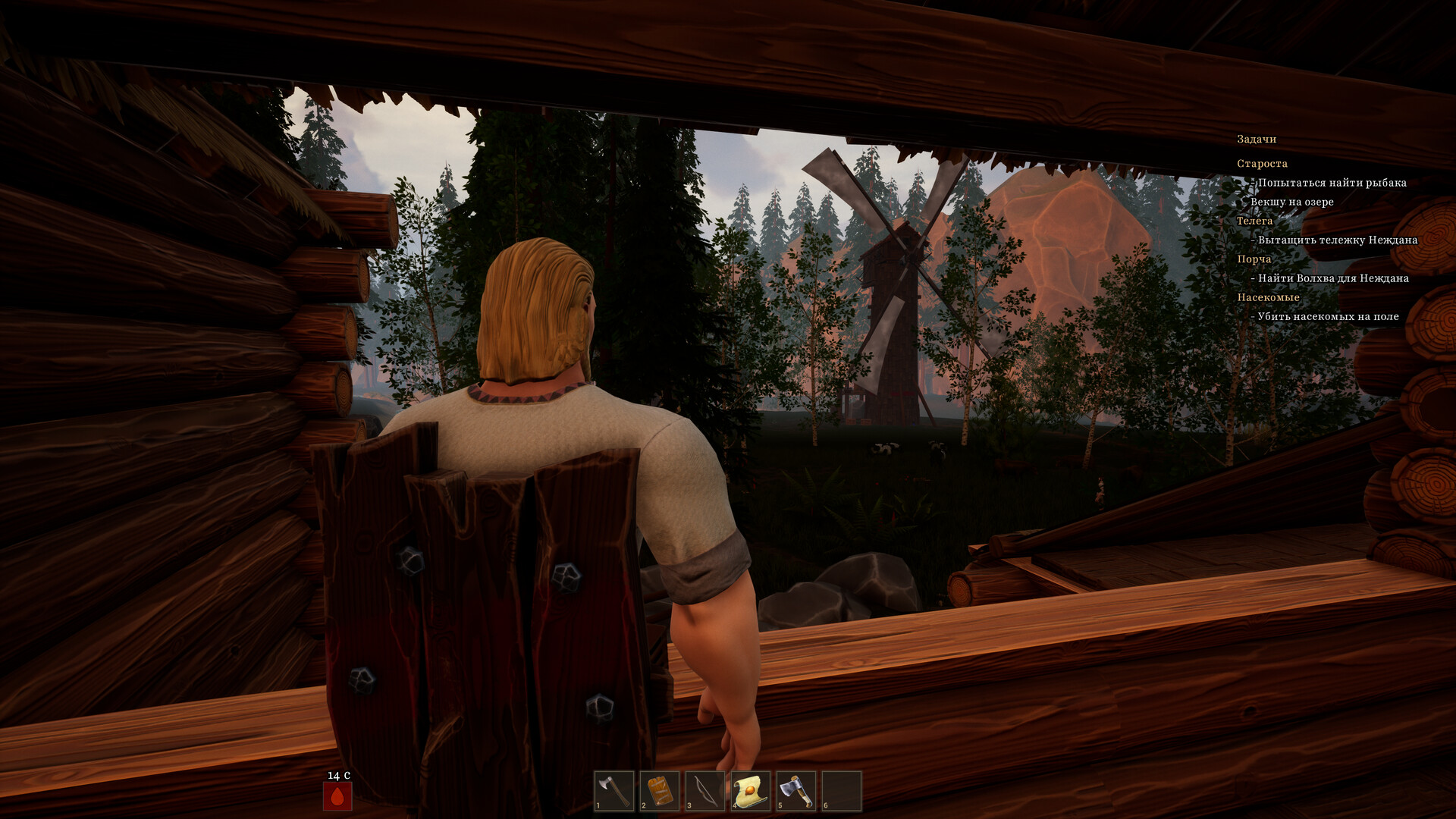The image size is (1456, 819).
Task: Open the Задачи quest log header
Action: coord(1256,139)
